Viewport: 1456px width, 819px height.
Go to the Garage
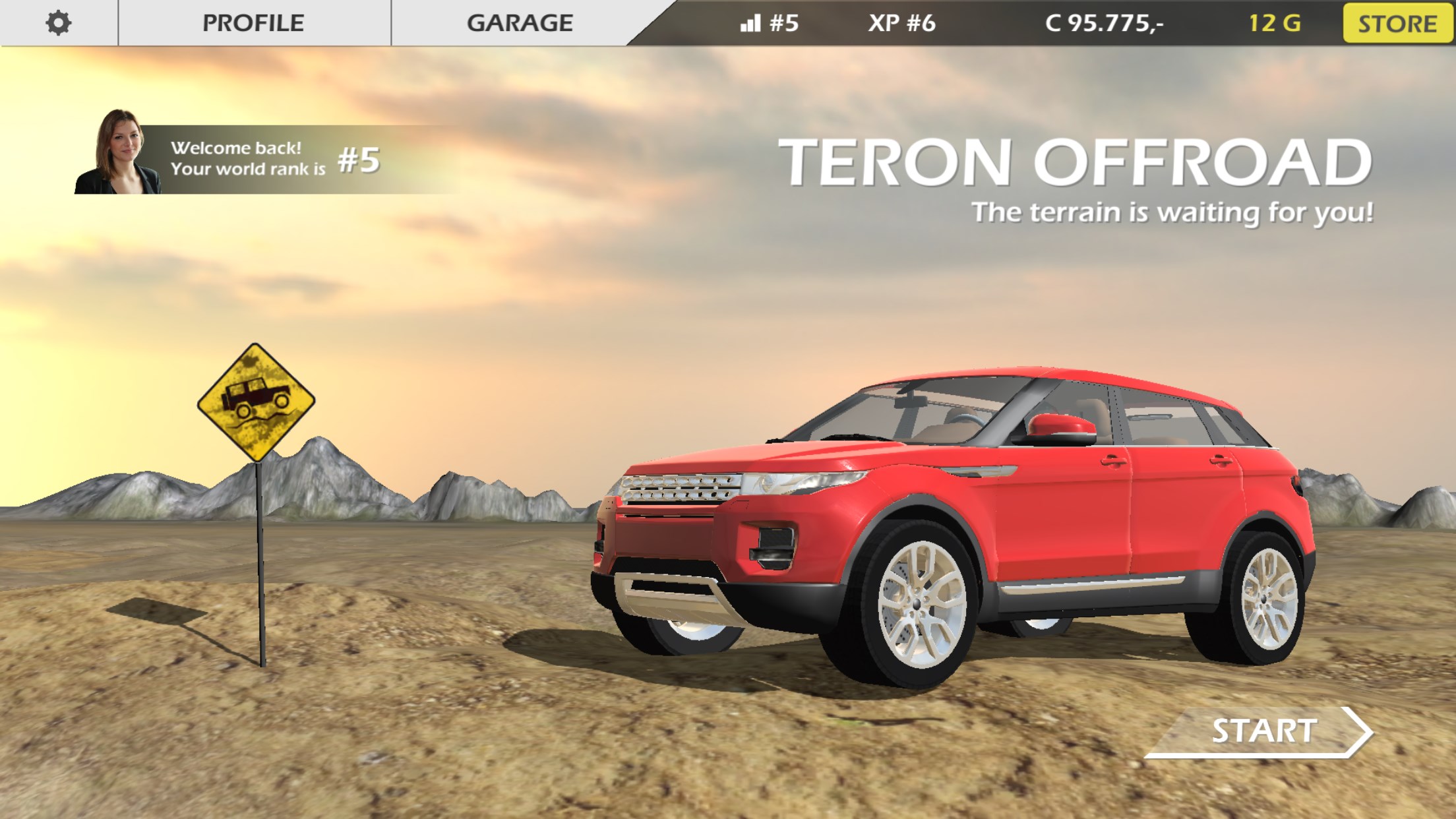click(520, 23)
